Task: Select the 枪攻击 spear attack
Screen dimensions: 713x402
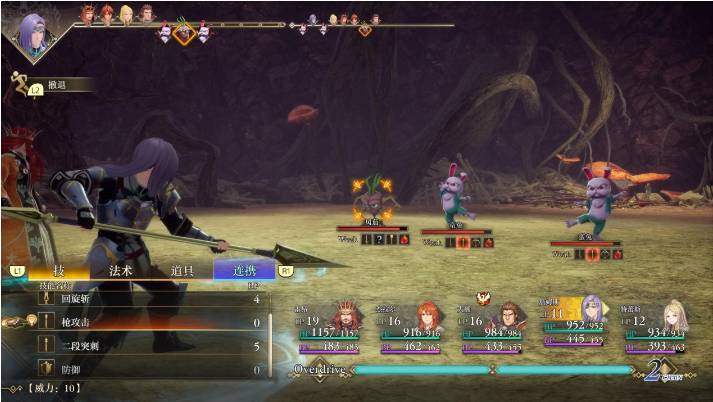Action: pos(140,323)
